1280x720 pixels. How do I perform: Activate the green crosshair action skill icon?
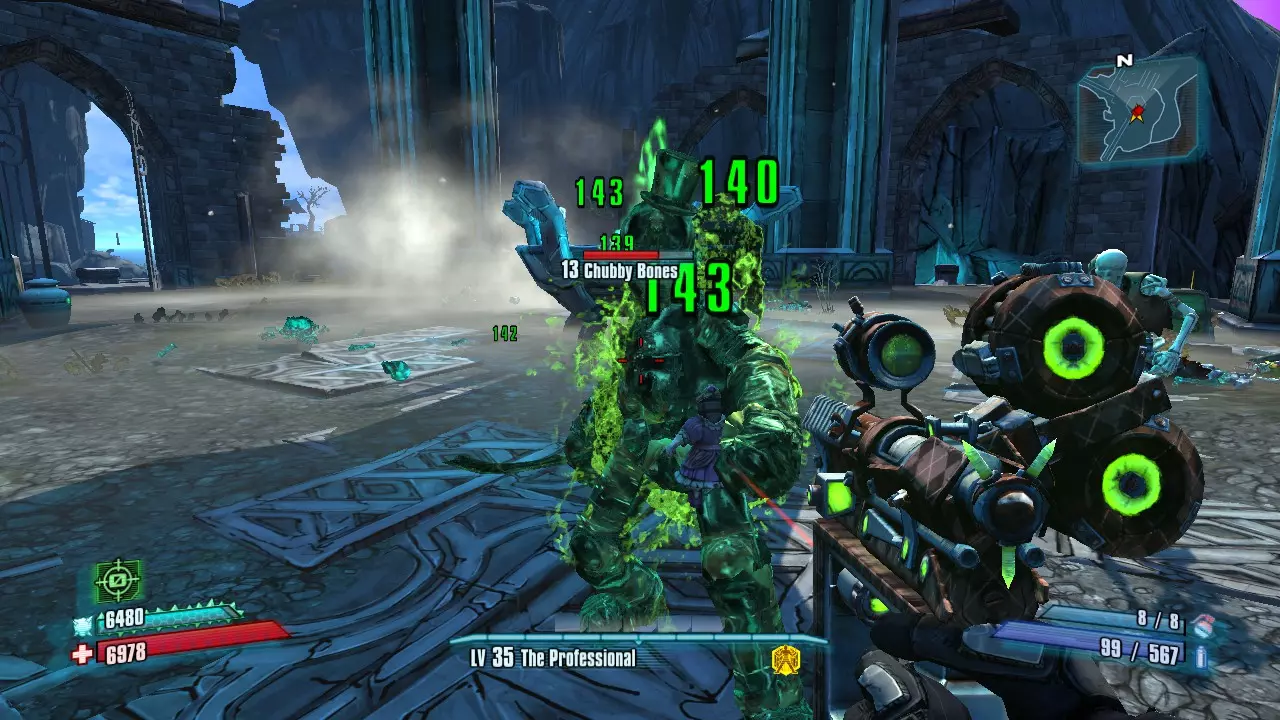pyautogui.click(x=119, y=581)
